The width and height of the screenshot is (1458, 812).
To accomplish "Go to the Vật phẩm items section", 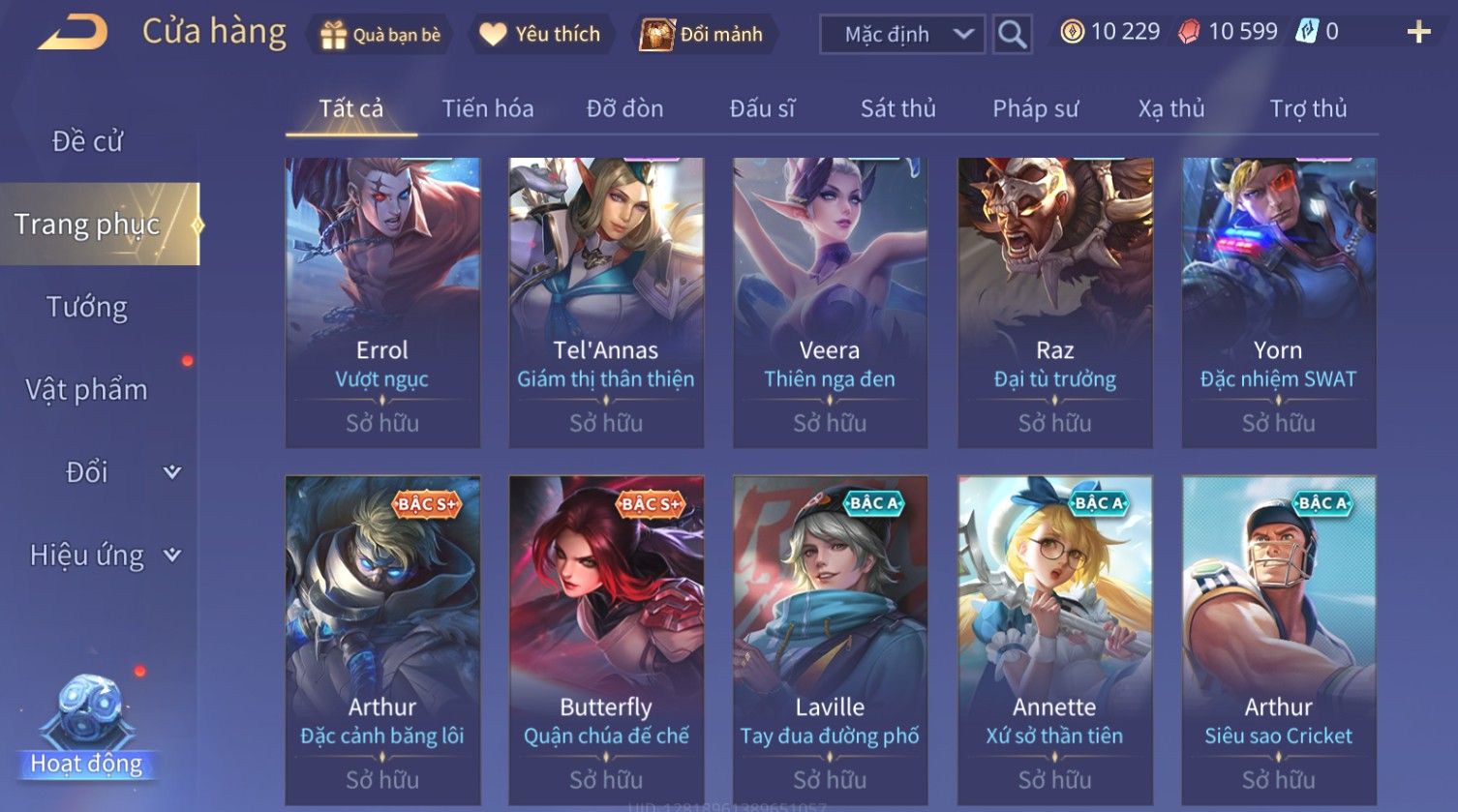I will [87, 390].
